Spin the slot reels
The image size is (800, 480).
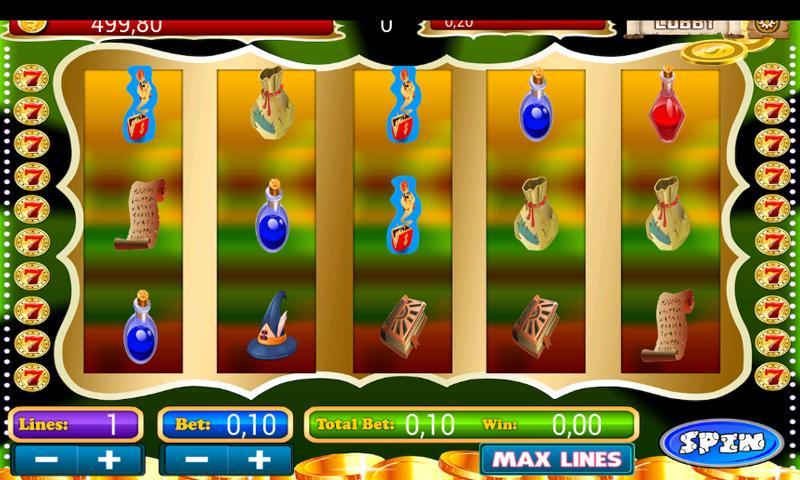(721, 441)
